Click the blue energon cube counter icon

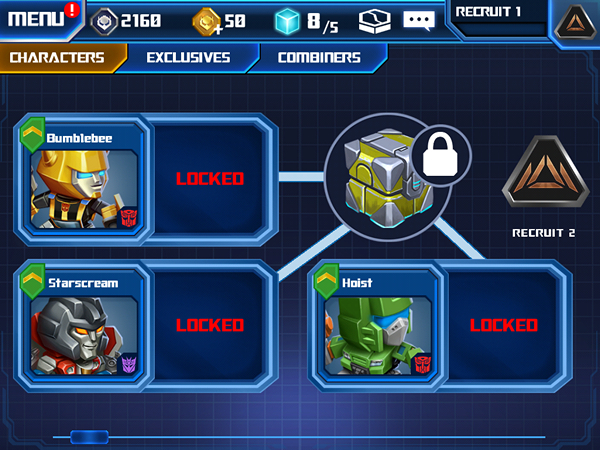coord(289,19)
